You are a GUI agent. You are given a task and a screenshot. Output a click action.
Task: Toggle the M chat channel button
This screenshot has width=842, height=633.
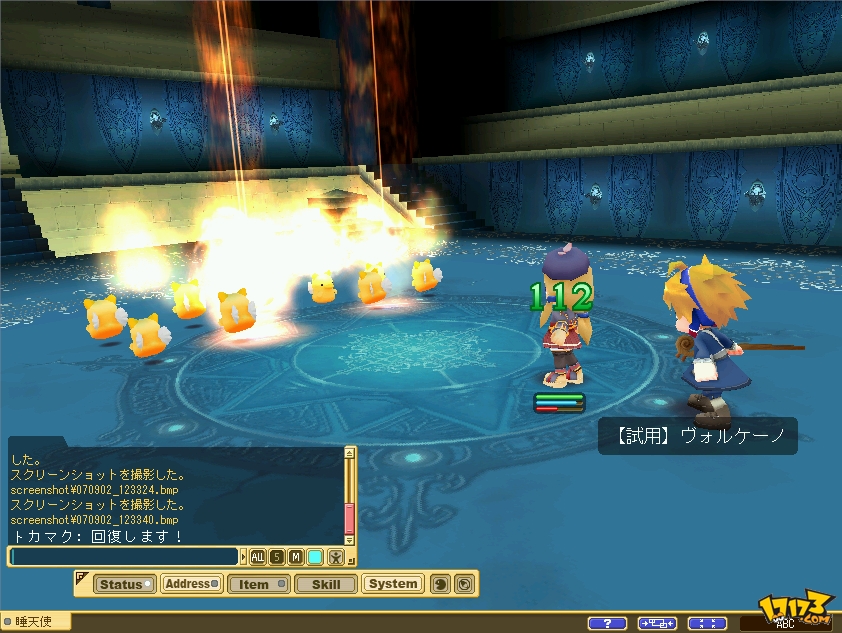[295, 557]
